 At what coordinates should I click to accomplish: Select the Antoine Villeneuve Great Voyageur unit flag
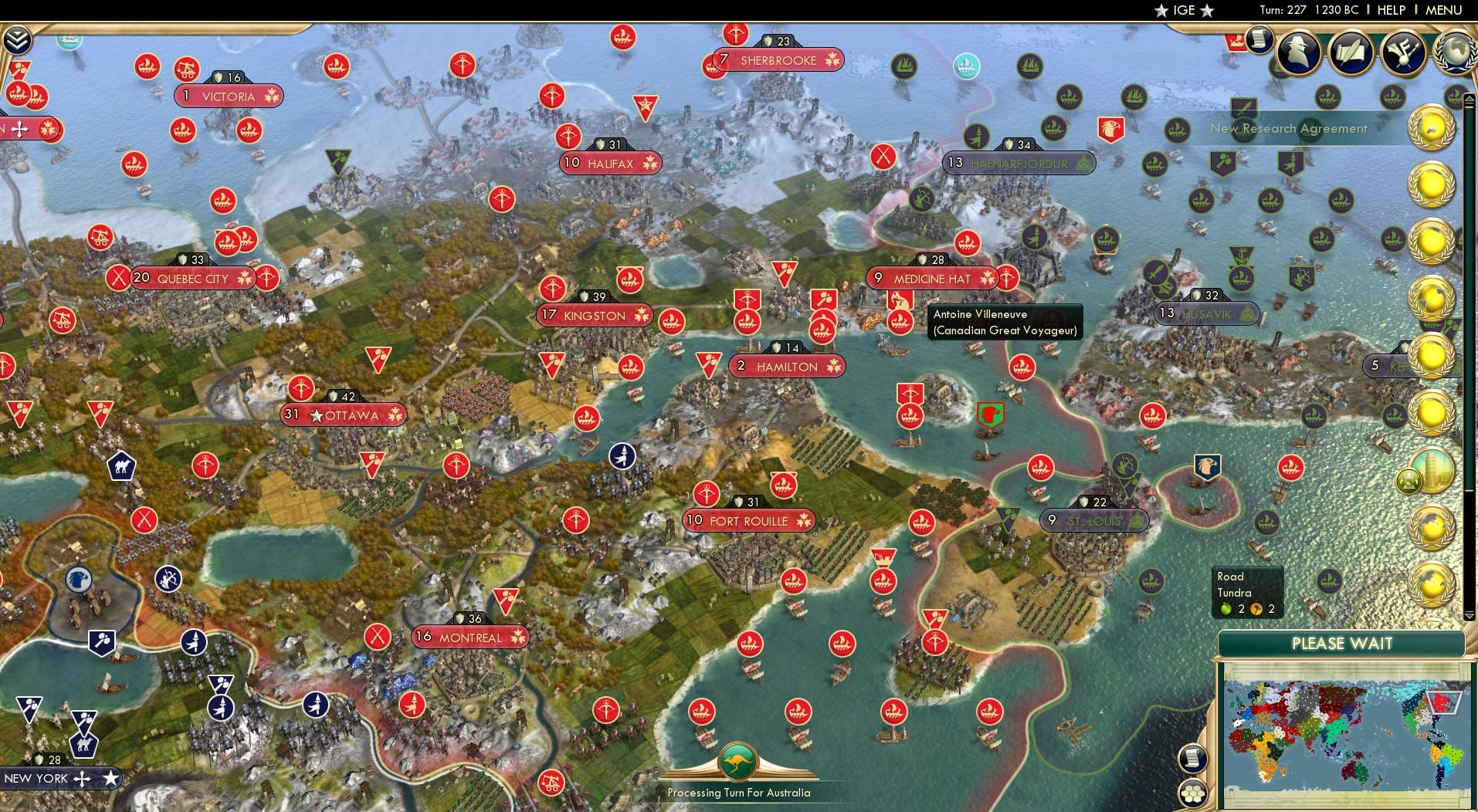pos(900,303)
